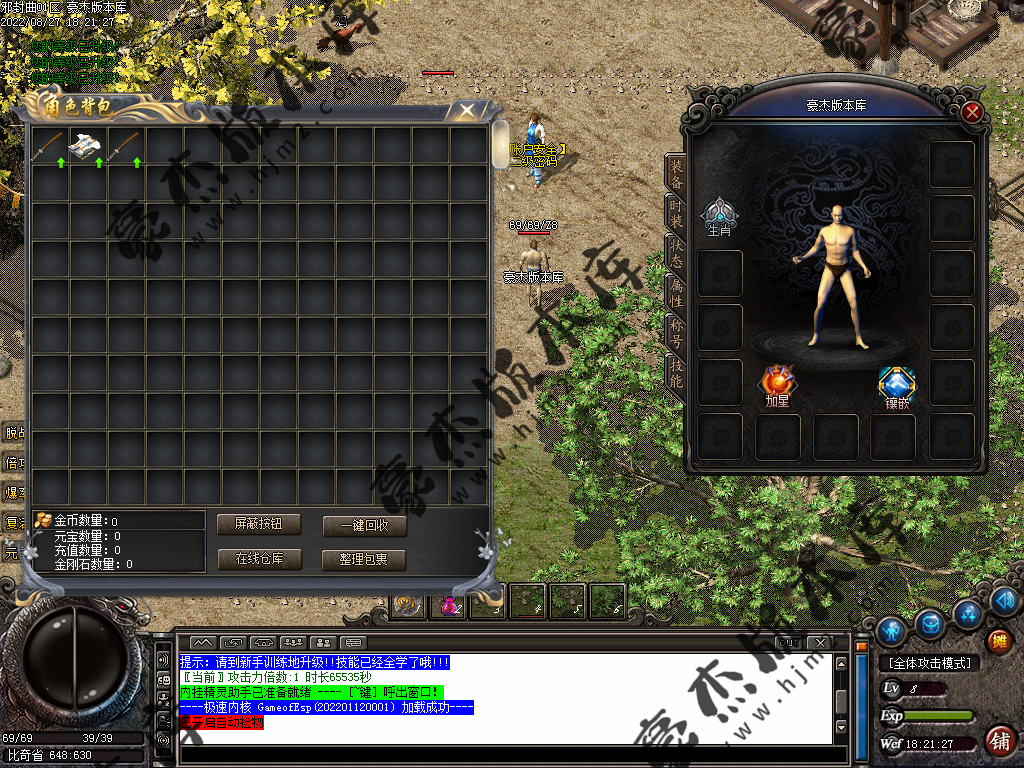1024x768 pixels.
Task: Click the 屏蔽按钮 button
Action: point(259,523)
